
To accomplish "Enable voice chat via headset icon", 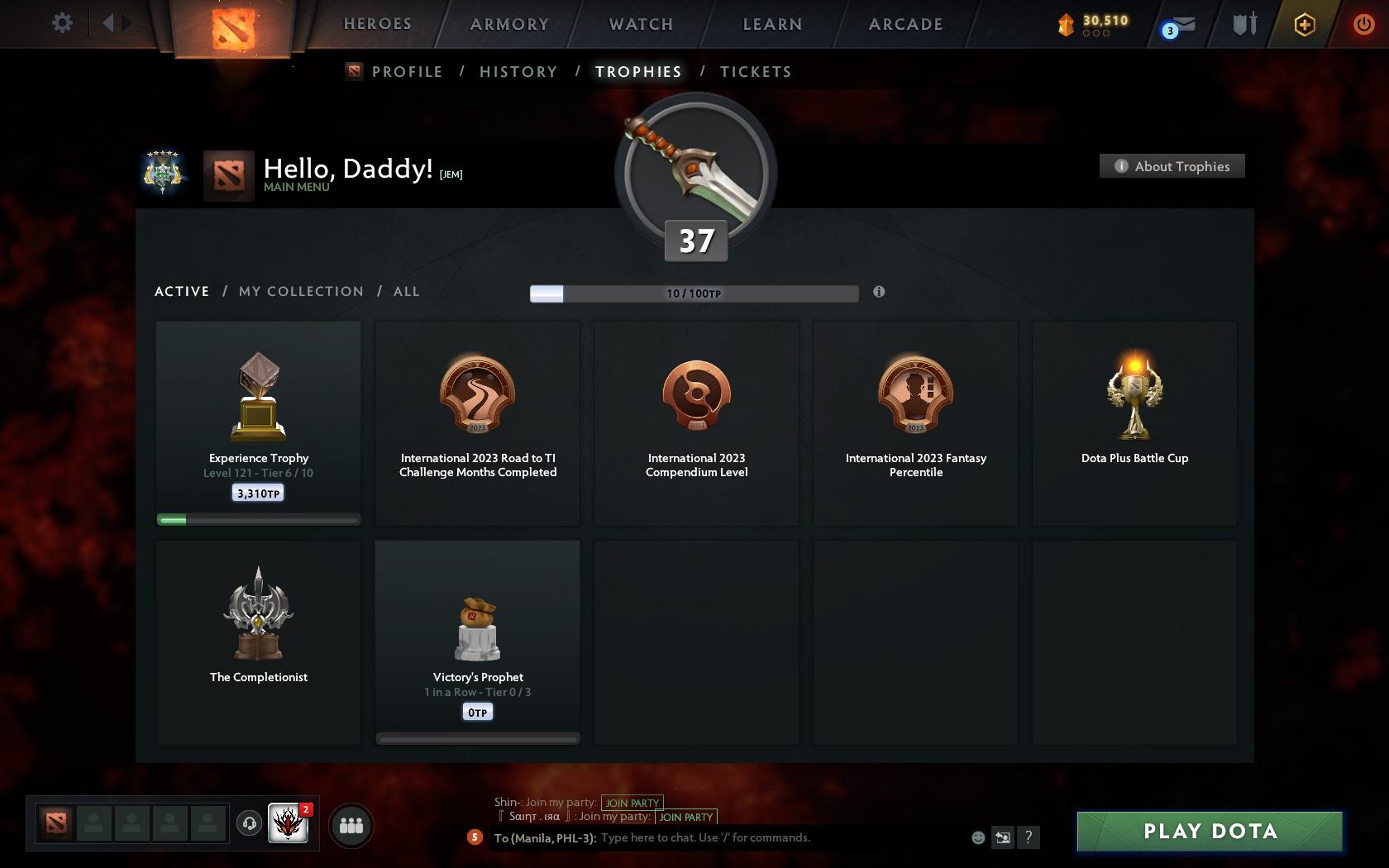I will point(249,824).
